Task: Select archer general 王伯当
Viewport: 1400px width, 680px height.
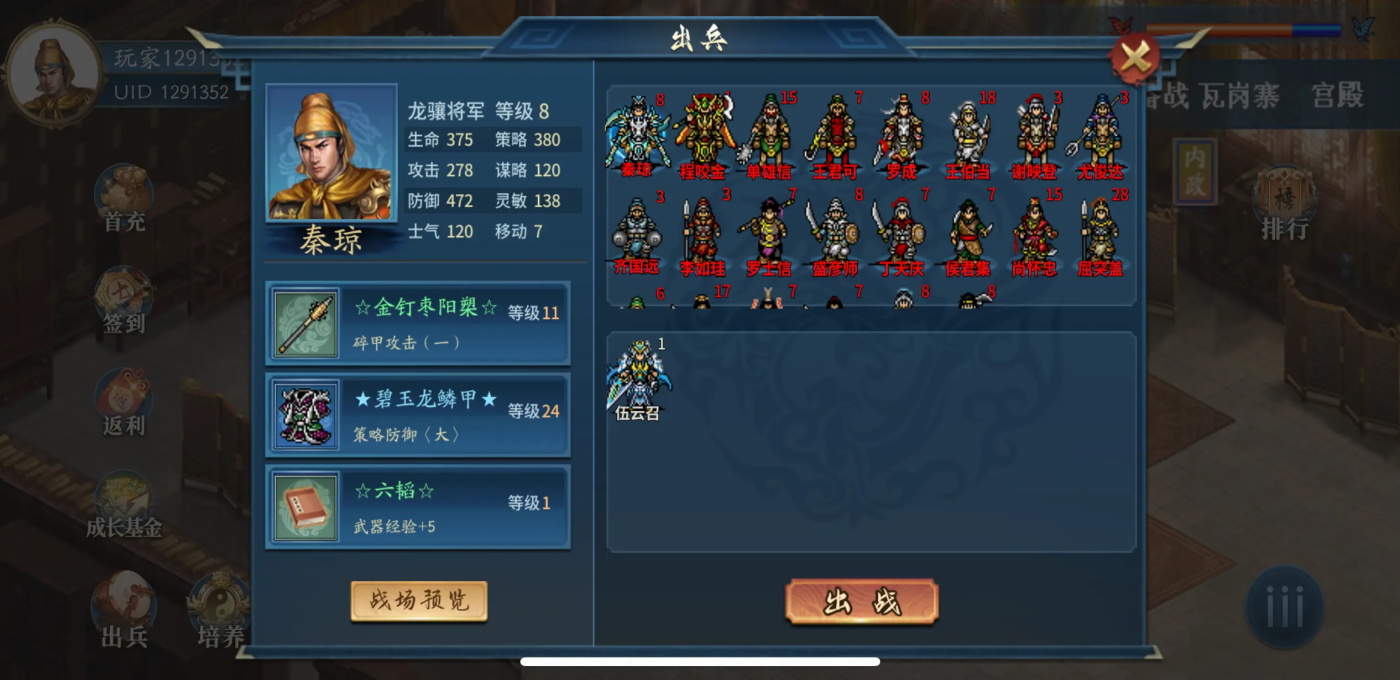Action: 967,135
